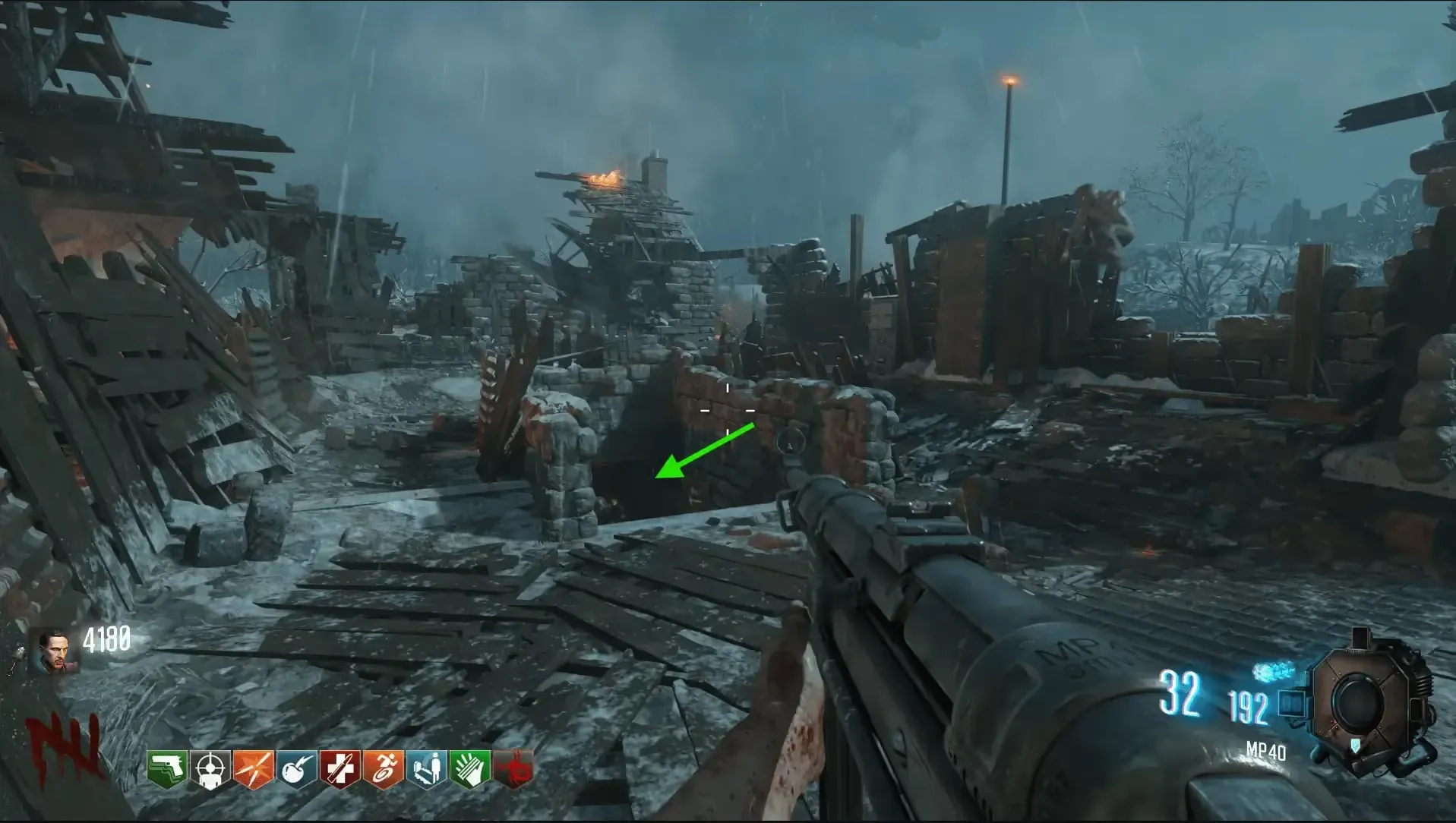Select the glowing blue grenade icon
1456x823 pixels.
1274,670
